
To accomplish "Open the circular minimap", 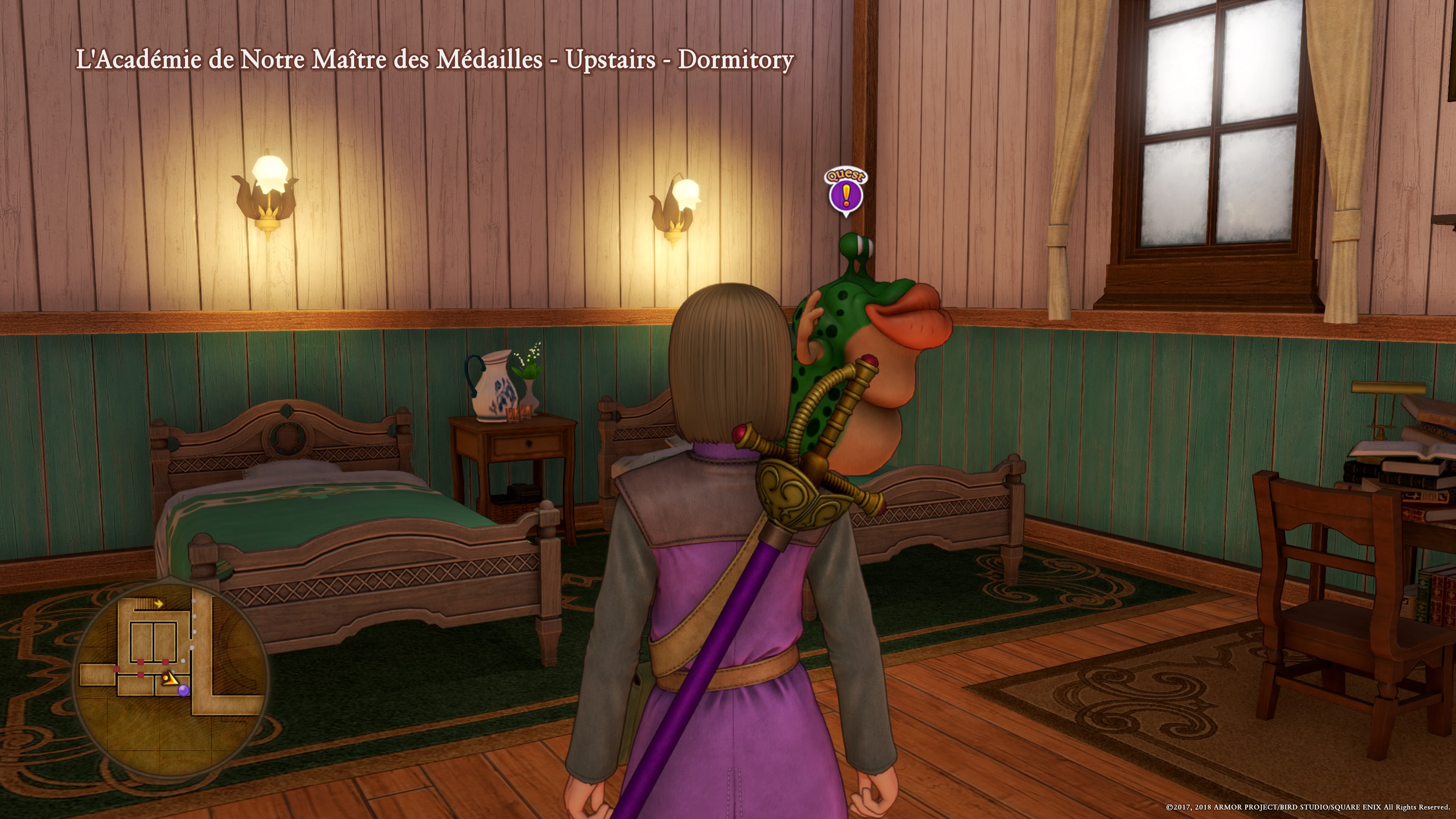I will click(171, 675).
